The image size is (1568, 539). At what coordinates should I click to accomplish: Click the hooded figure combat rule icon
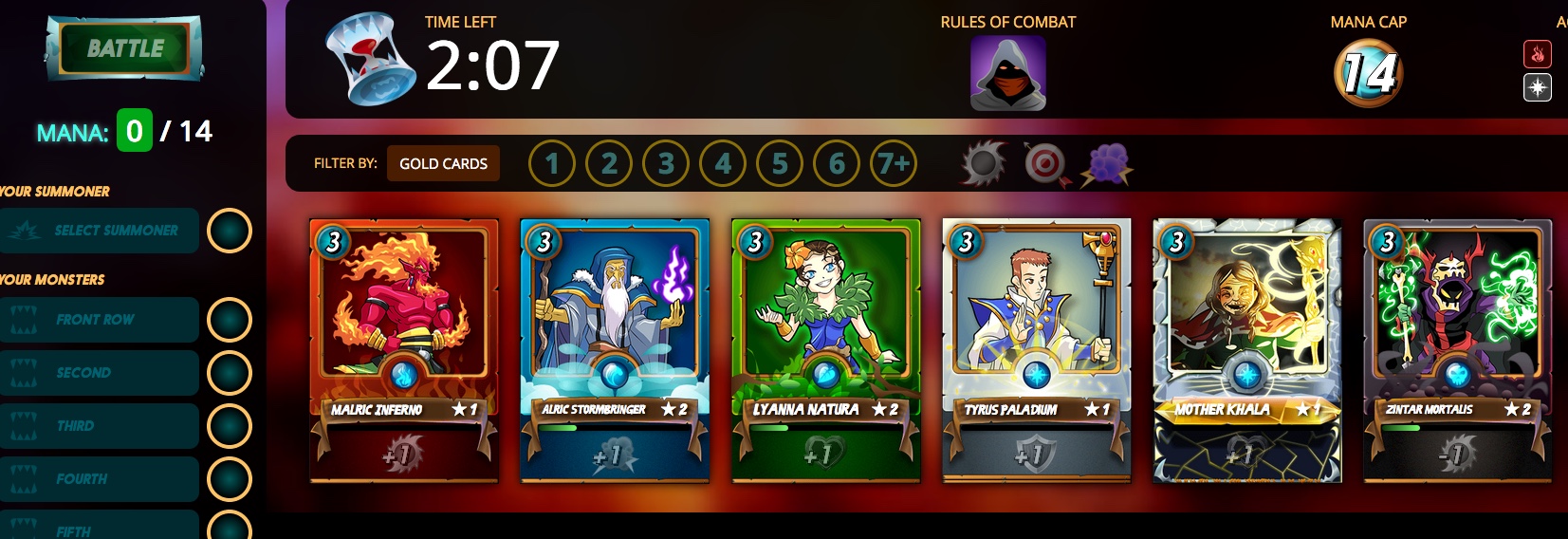[x=1007, y=74]
